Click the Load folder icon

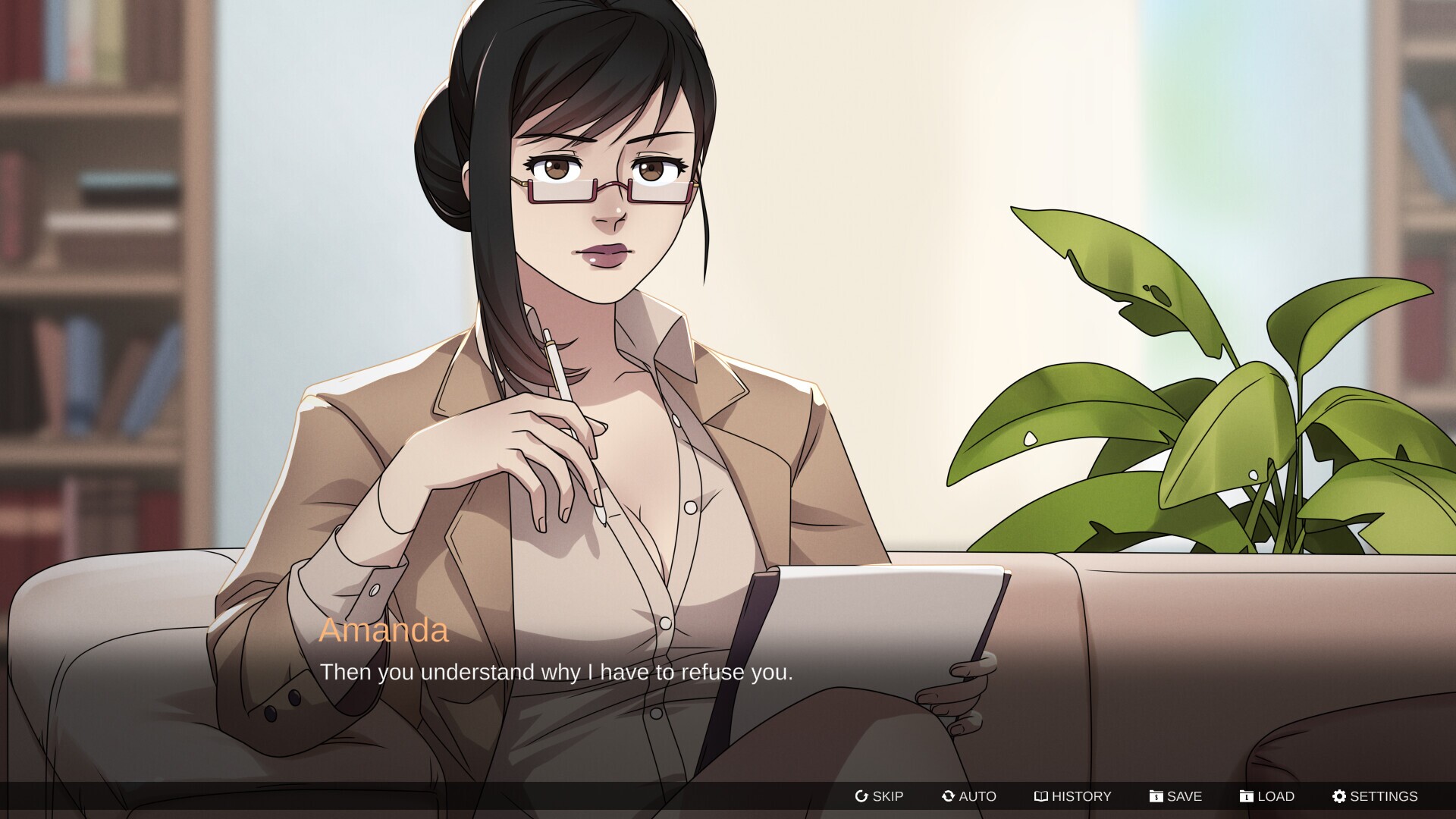(1248, 796)
